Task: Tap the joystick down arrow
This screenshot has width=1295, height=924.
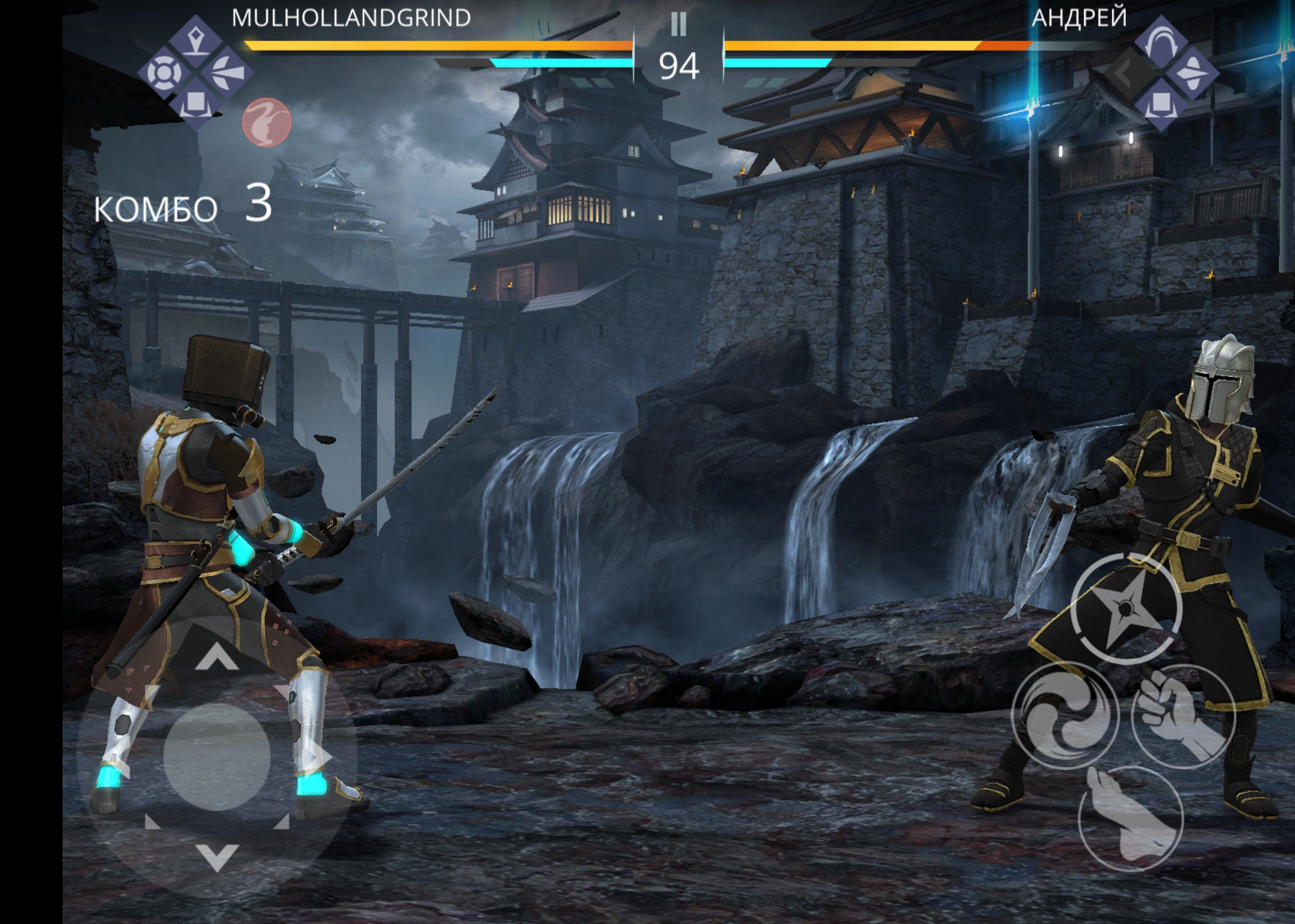Action: pos(217,857)
